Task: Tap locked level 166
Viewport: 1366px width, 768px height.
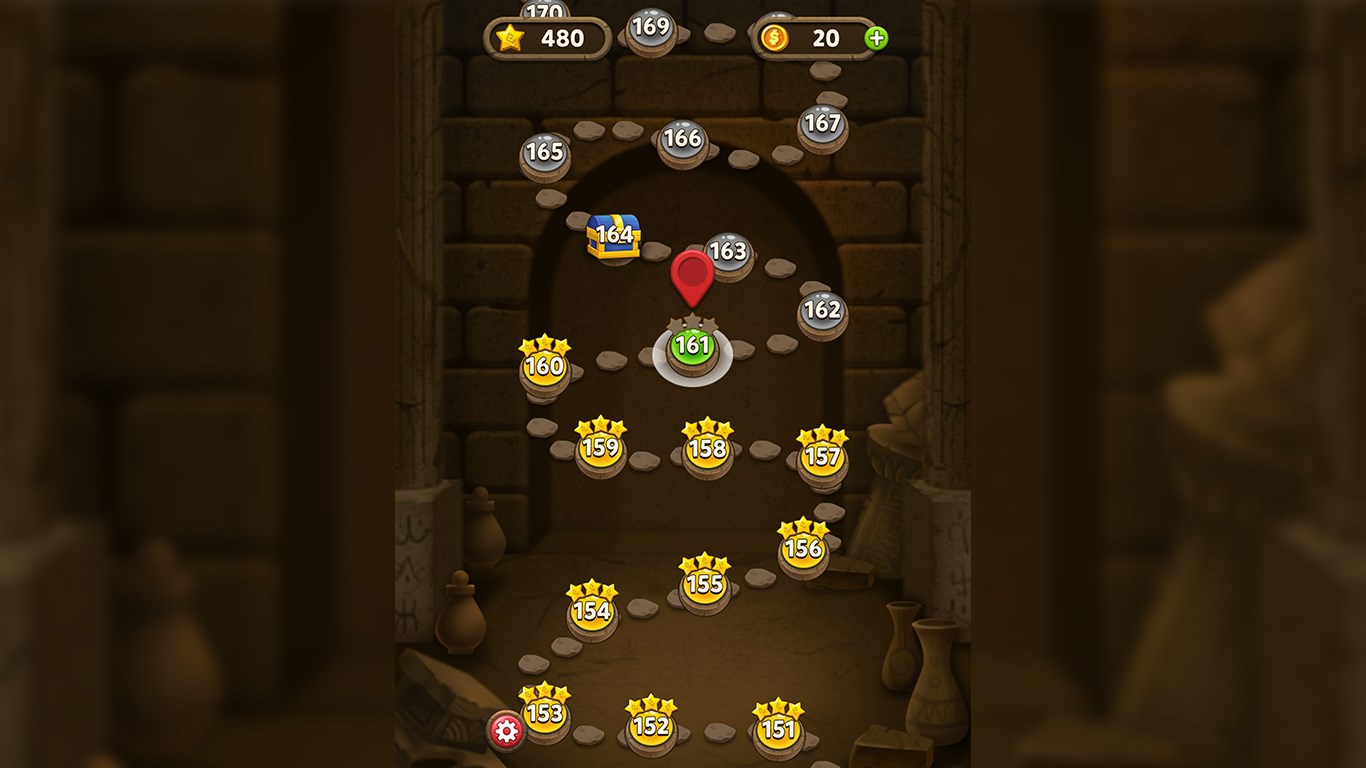Action: click(681, 140)
